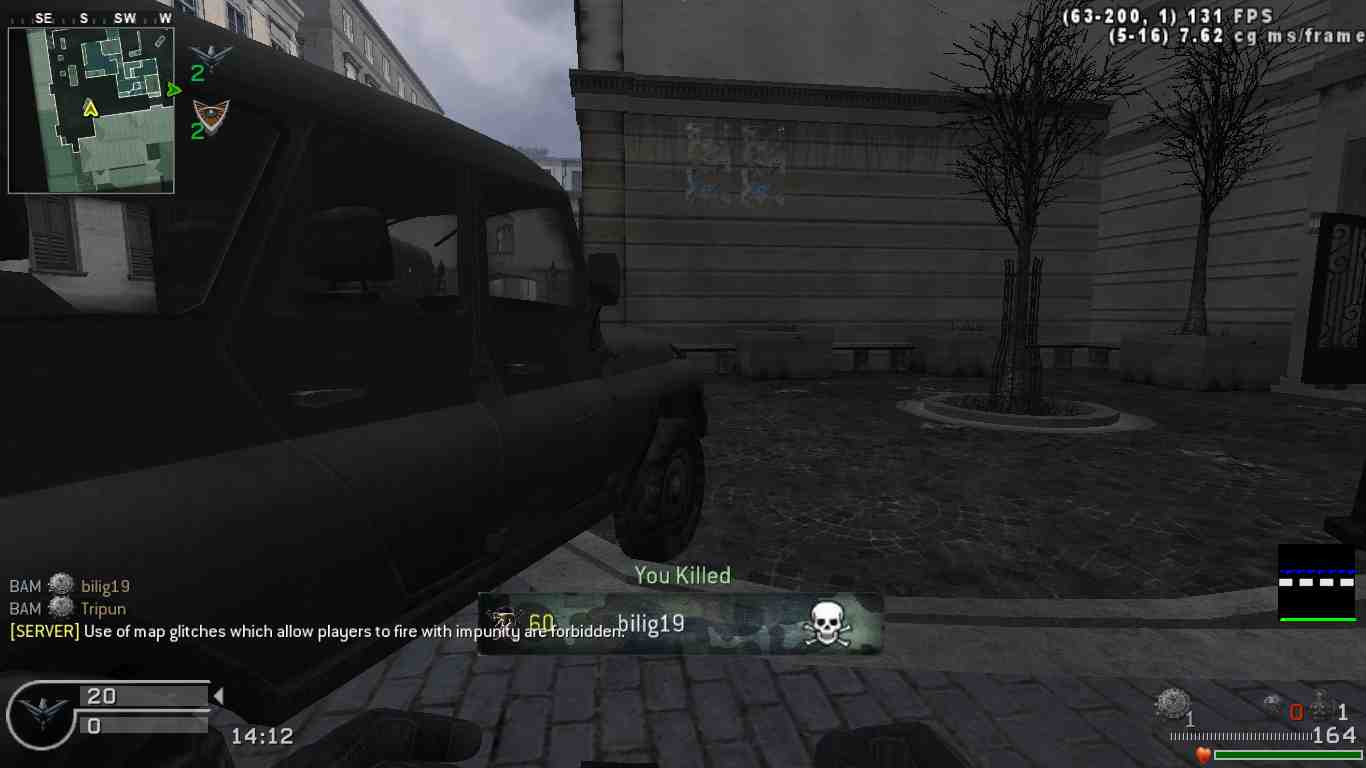The image size is (1366, 768).
Task: Click the winged star team emblem above the minimap scores
Action: (x=211, y=54)
